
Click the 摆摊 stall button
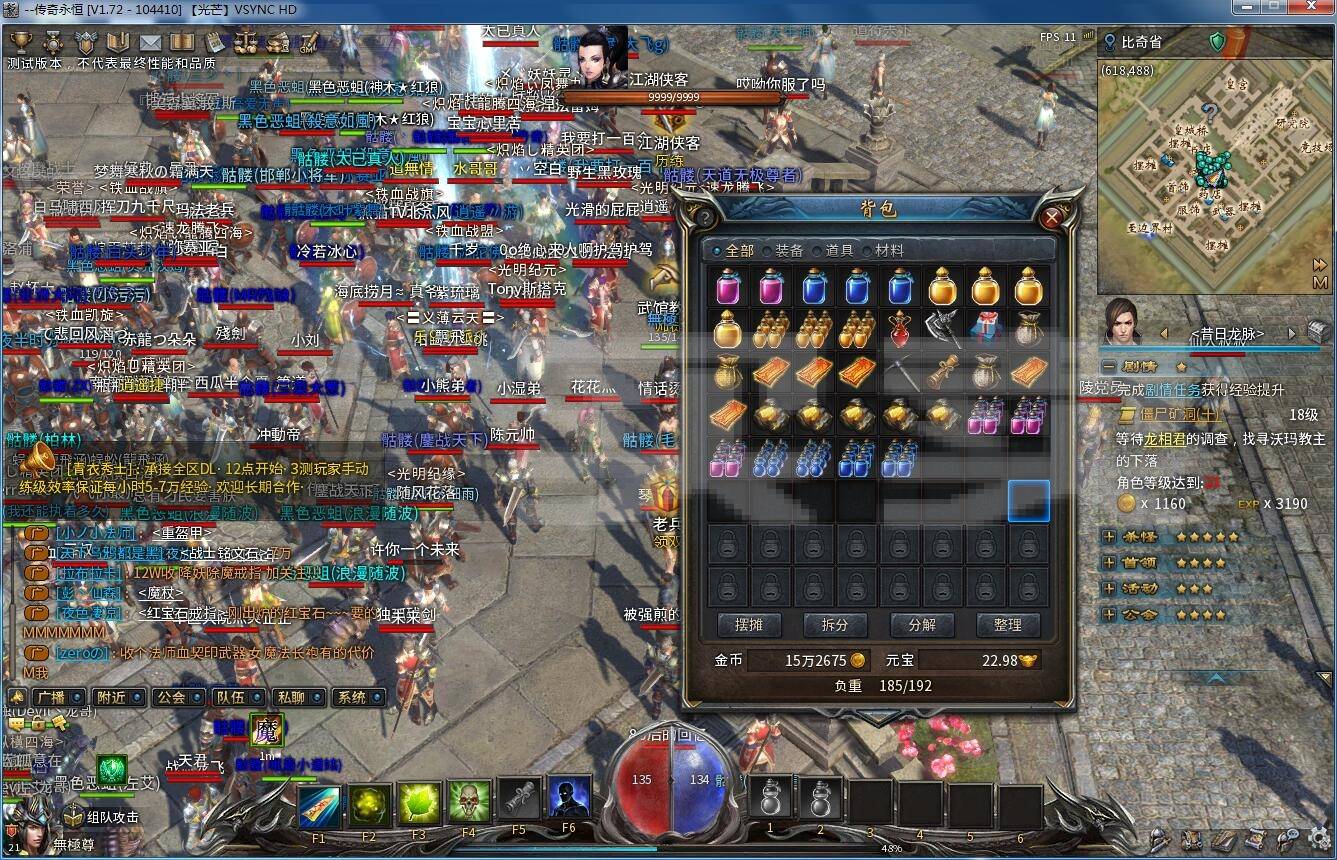(749, 625)
